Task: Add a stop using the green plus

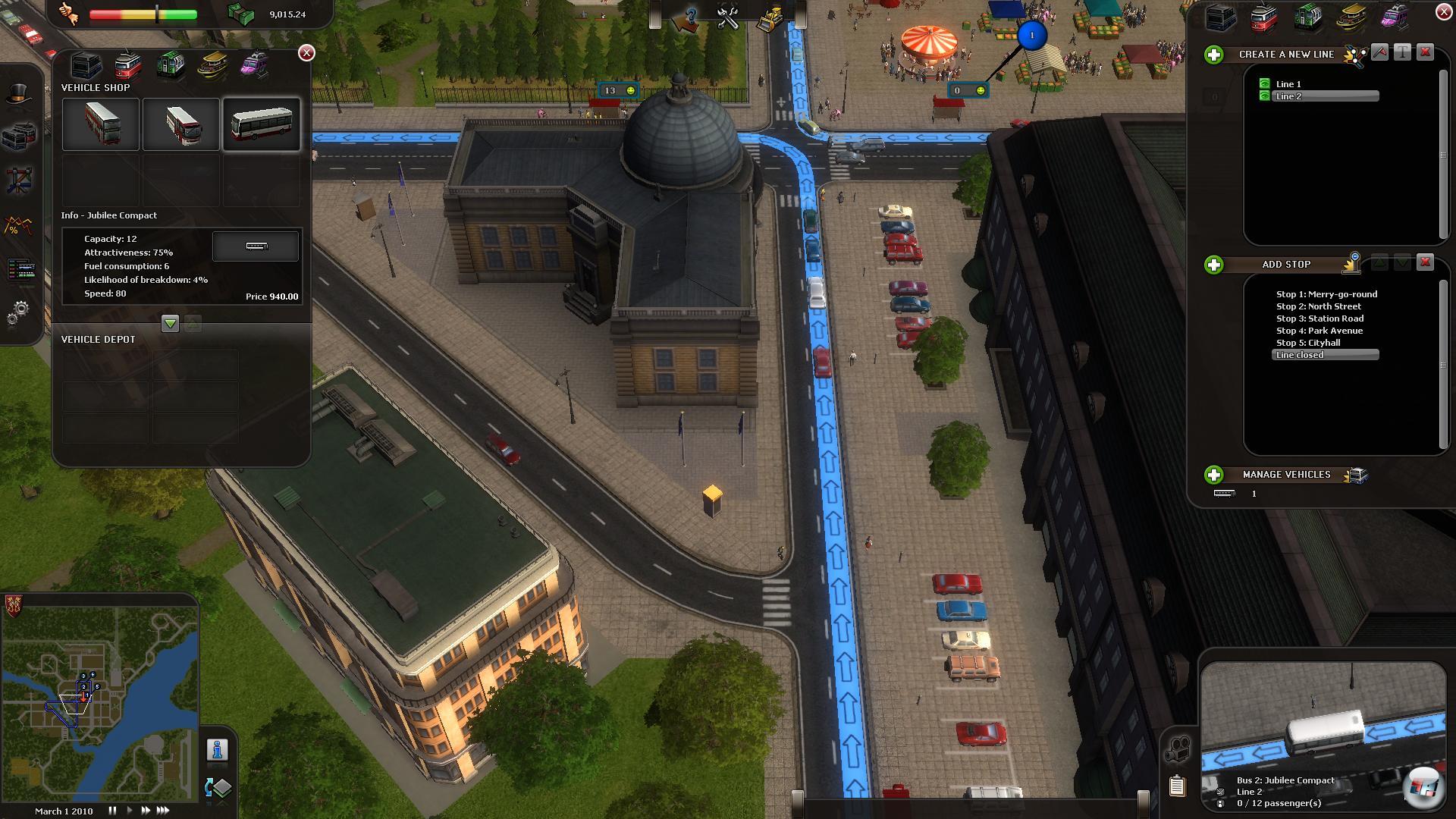Action: [1214, 265]
